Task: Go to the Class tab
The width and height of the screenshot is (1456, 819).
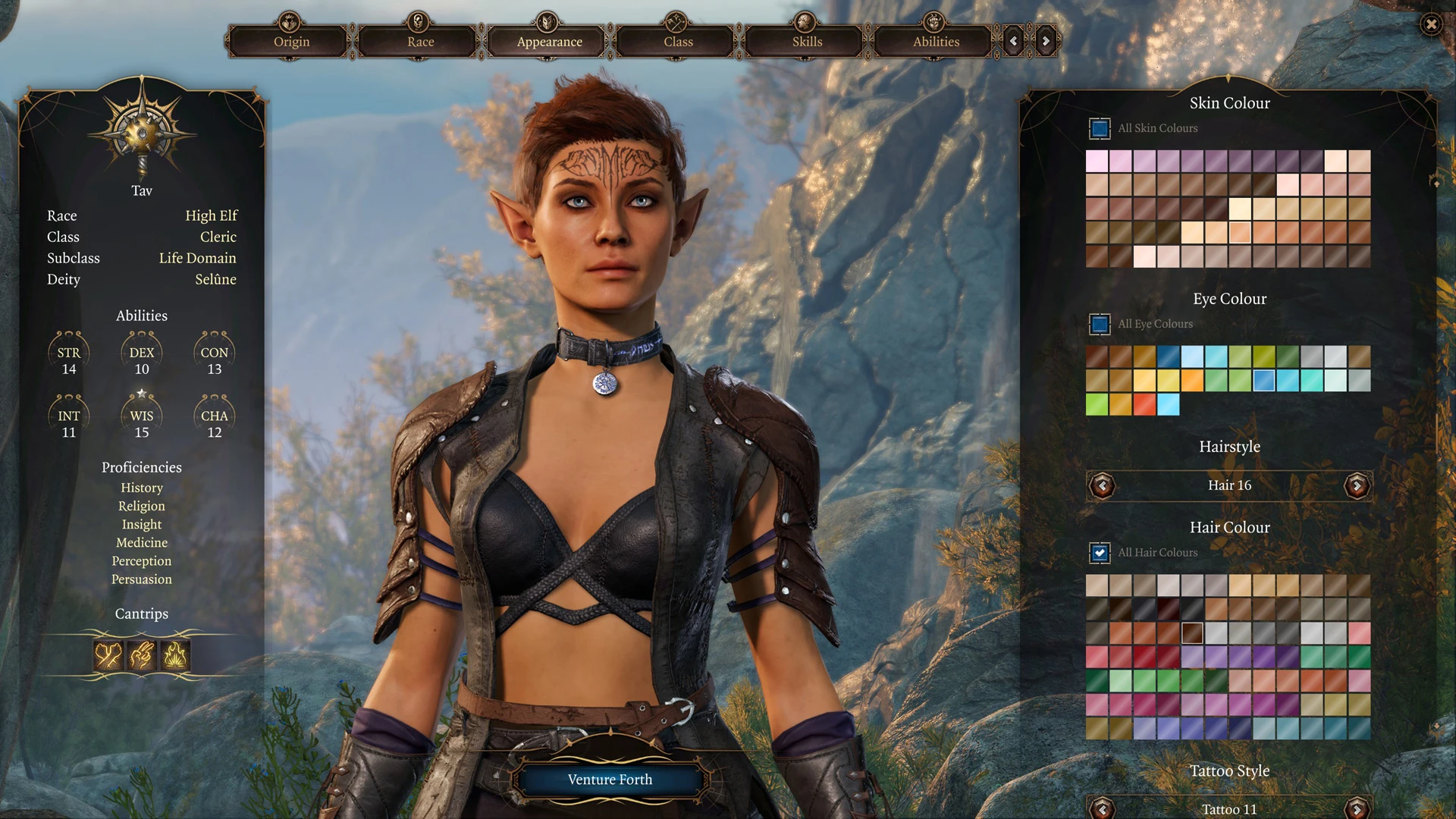Action: [x=678, y=42]
